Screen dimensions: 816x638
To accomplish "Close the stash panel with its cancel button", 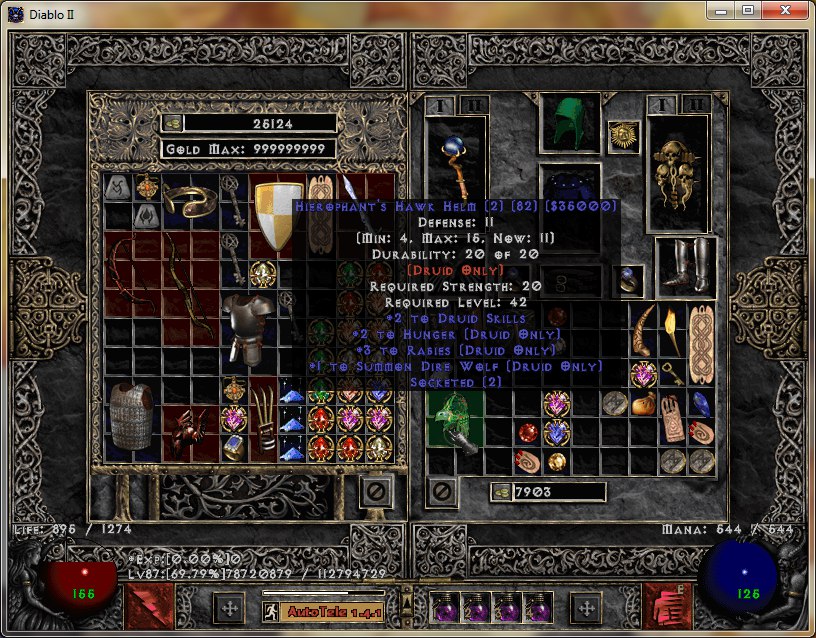I will coord(377,491).
